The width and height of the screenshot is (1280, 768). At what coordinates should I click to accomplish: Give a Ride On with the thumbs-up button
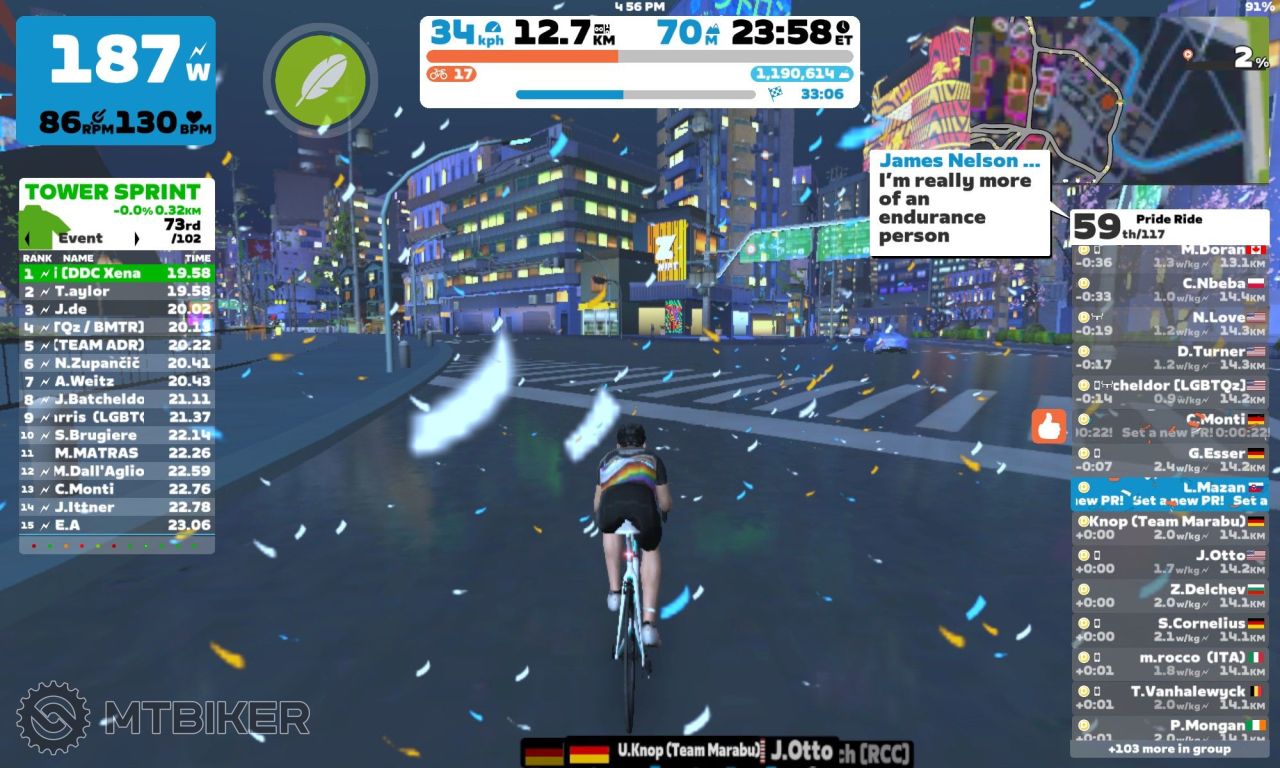click(x=1049, y=427)
